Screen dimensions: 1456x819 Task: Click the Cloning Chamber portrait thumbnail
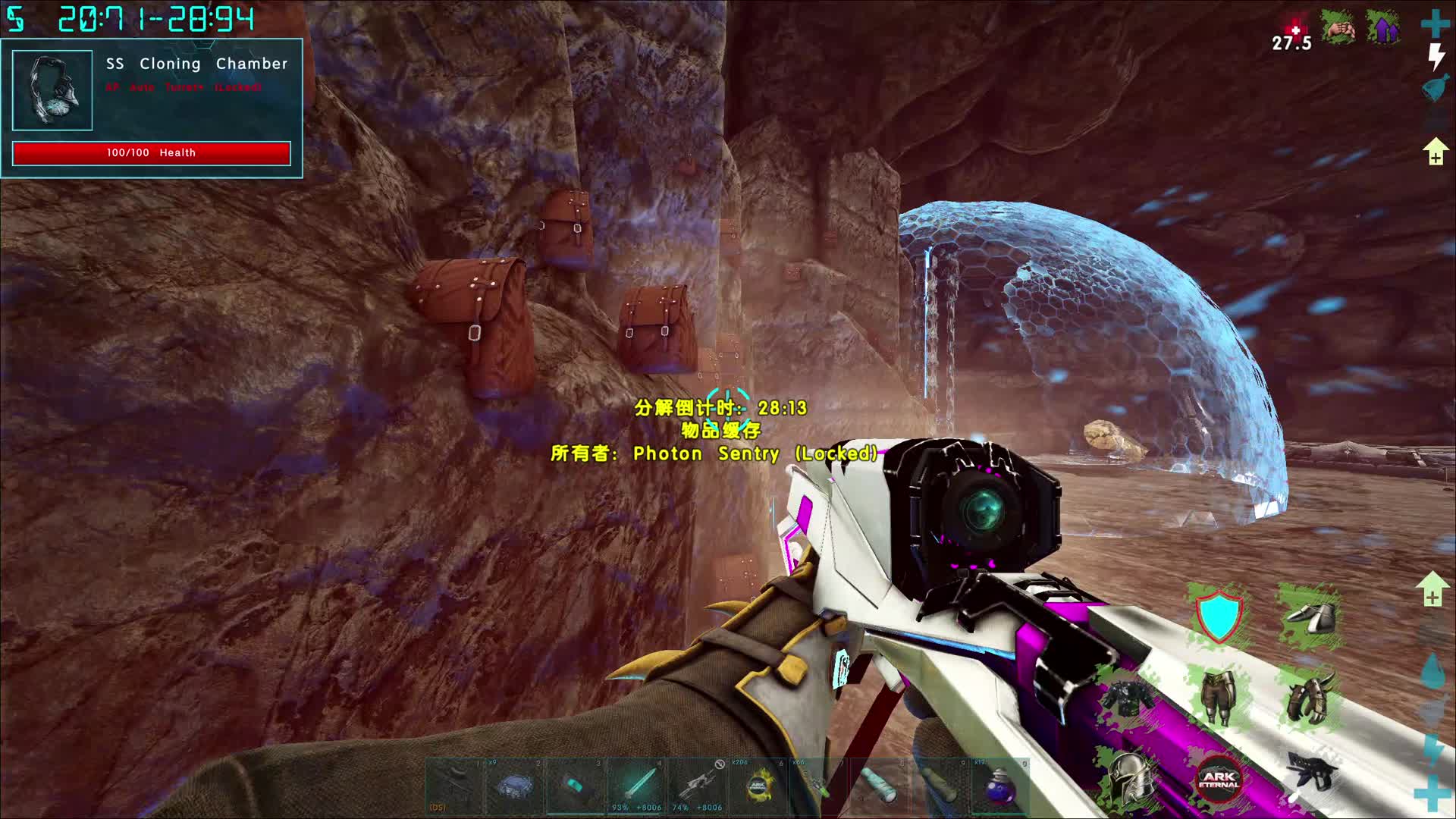[x=52, y=90]
